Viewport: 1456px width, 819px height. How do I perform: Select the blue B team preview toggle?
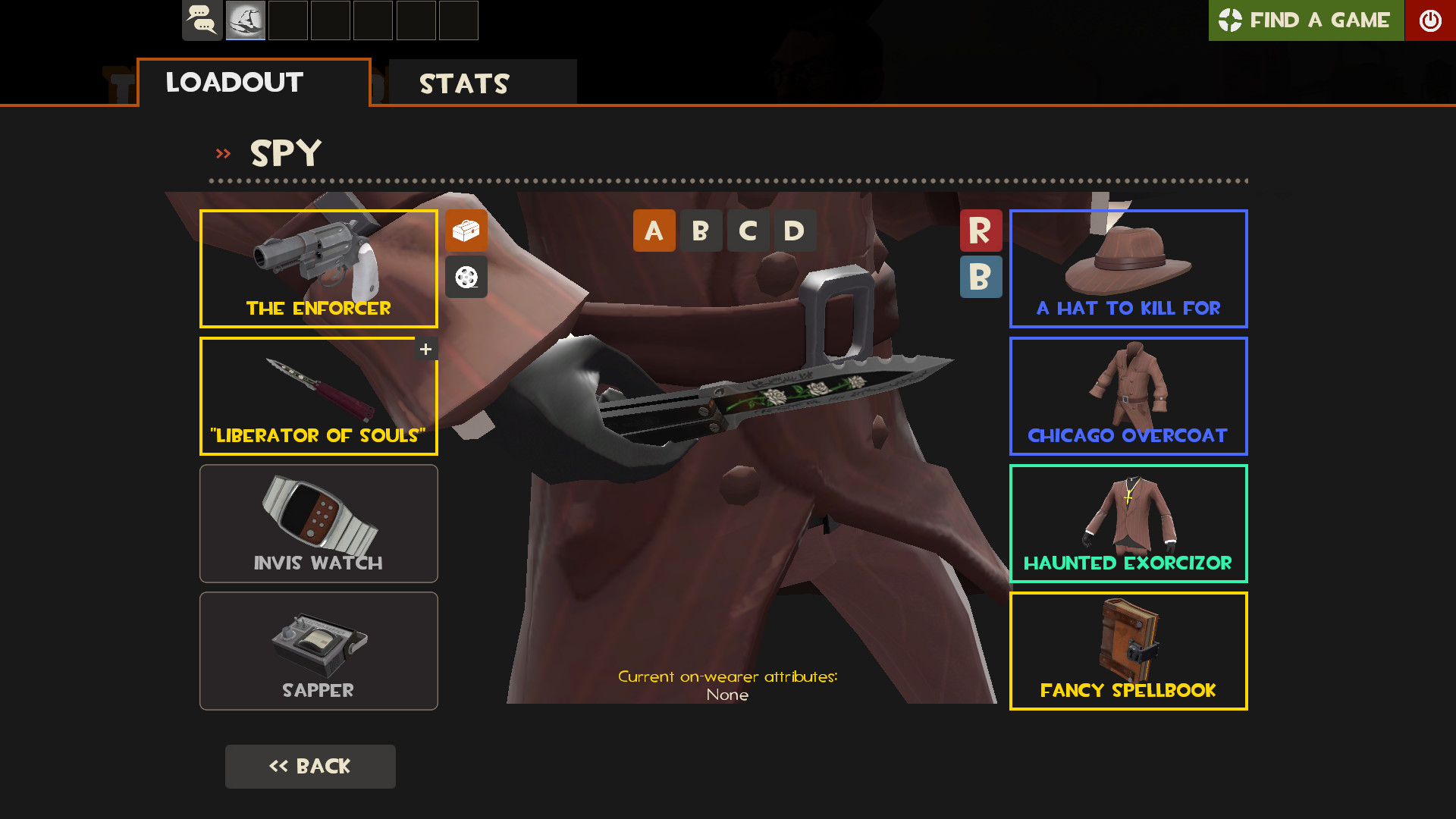pos(981,278)
